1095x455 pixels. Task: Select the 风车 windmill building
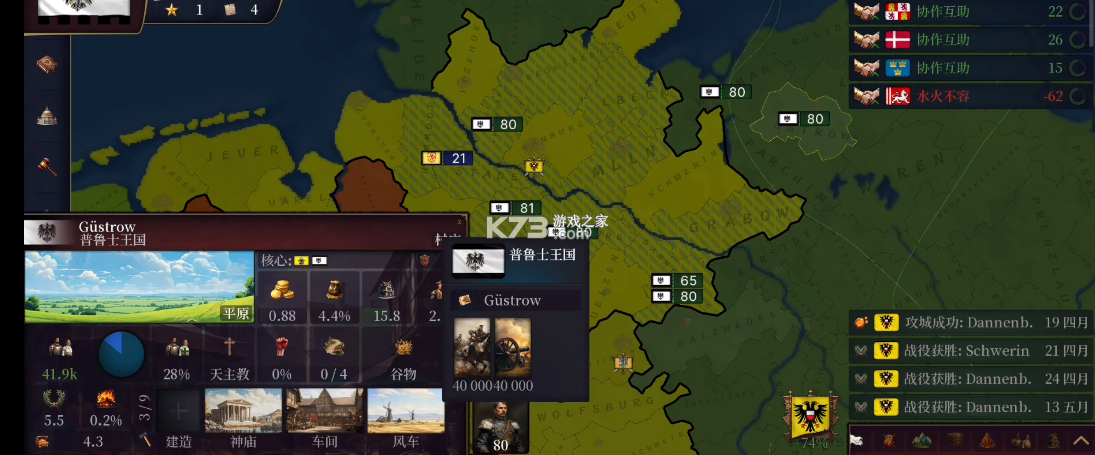tap(405, 412)
